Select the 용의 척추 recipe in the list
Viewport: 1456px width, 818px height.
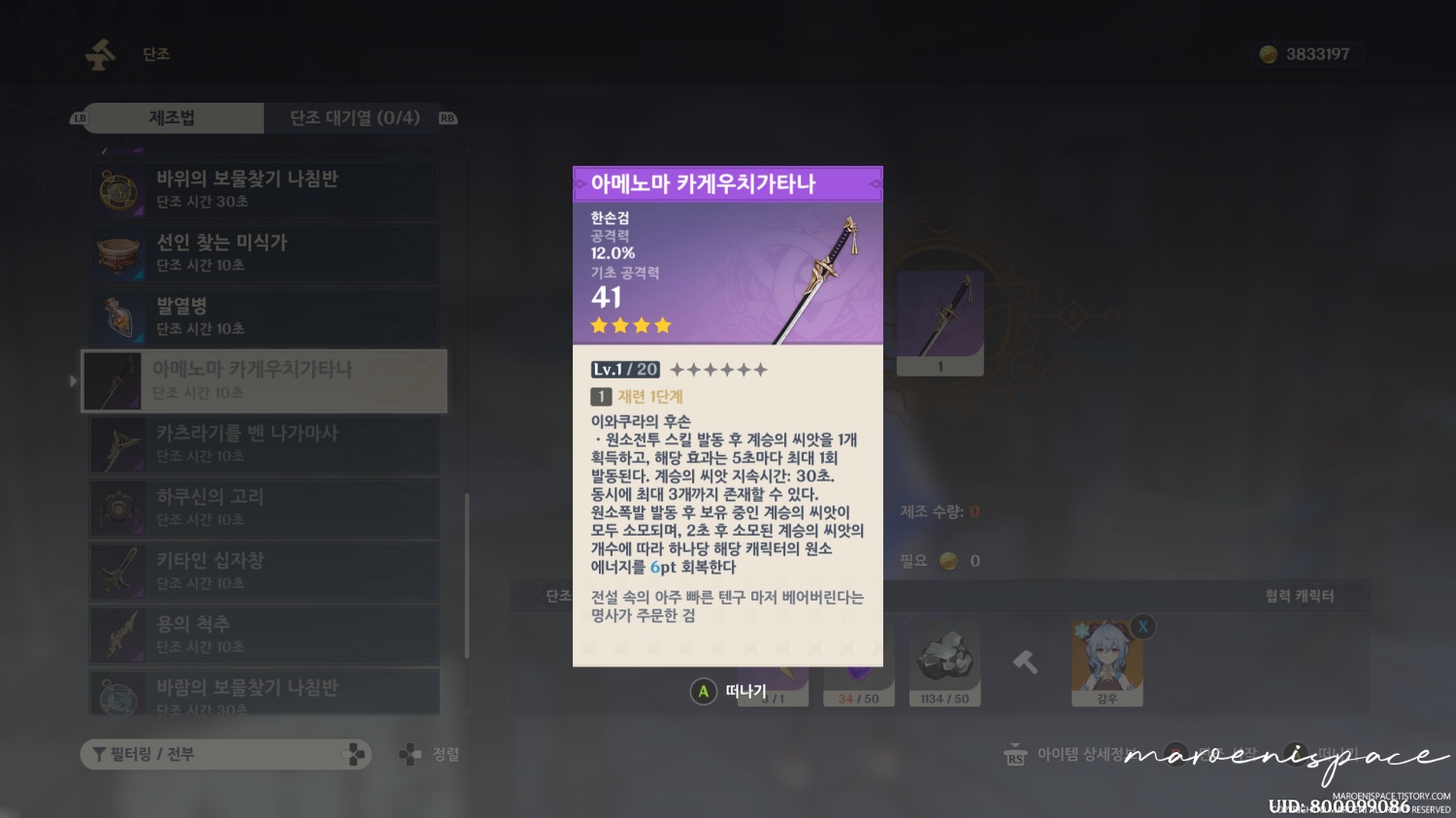[262, 636]
